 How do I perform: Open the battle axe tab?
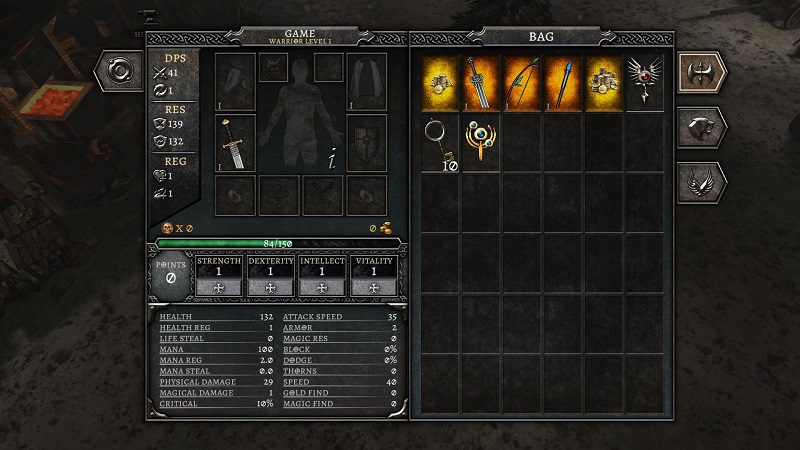click(x=704, y=73)
